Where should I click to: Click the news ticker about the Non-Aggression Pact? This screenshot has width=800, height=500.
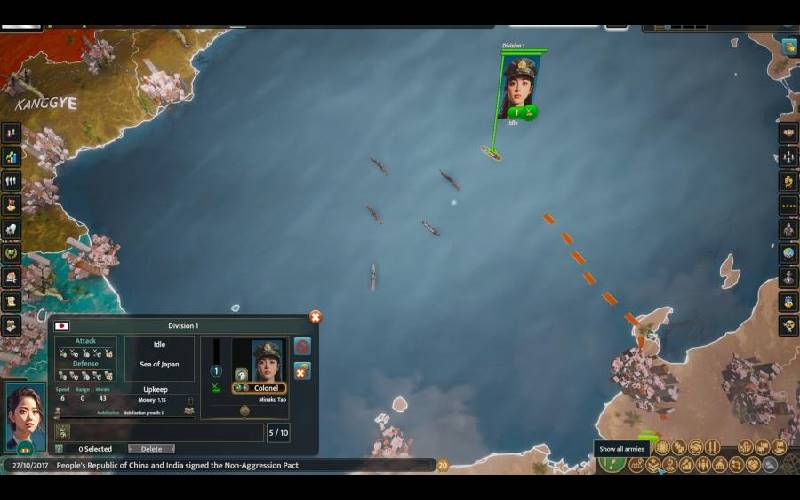point(178,466)
